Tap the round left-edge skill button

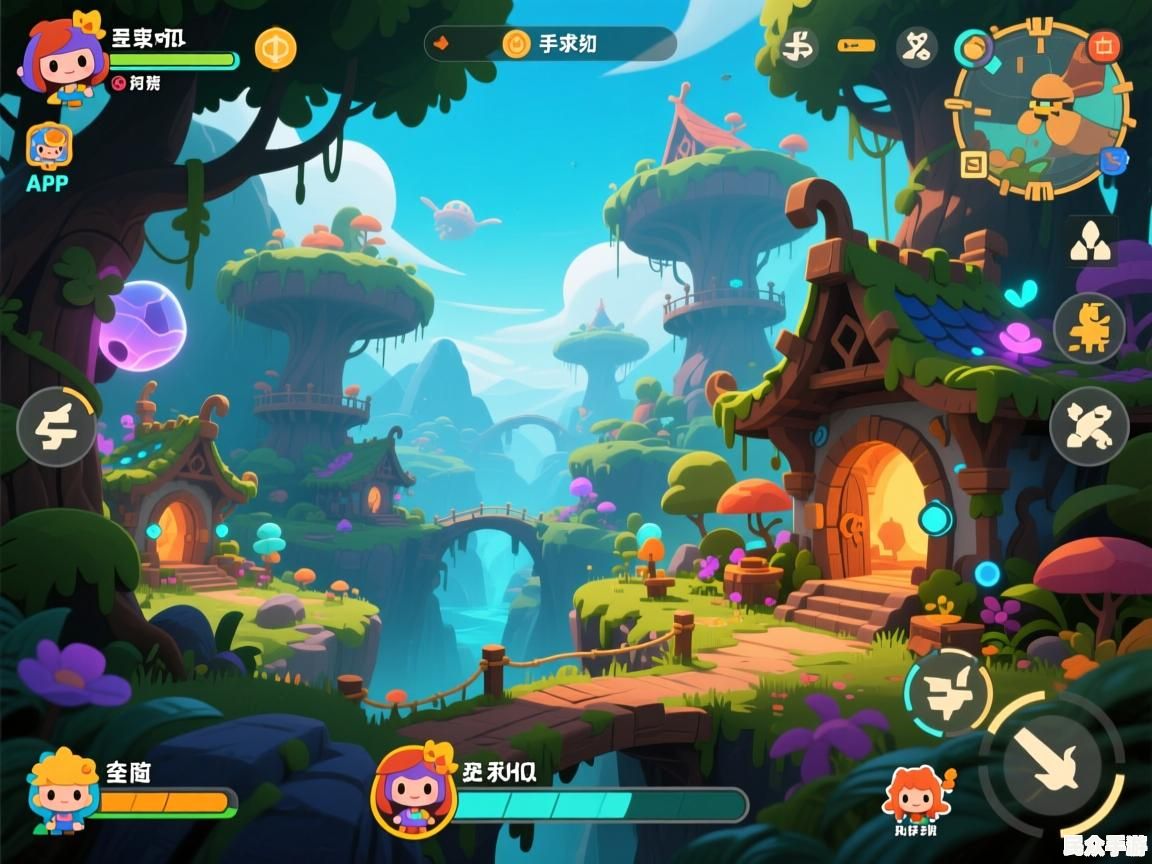click(55, 427)
